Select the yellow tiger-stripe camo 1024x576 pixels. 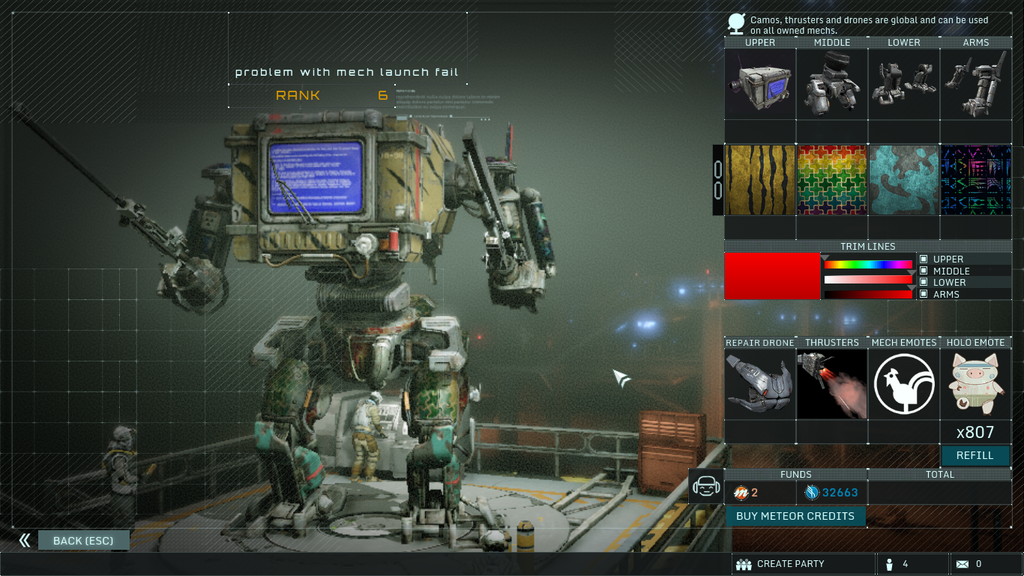(760, 180)
